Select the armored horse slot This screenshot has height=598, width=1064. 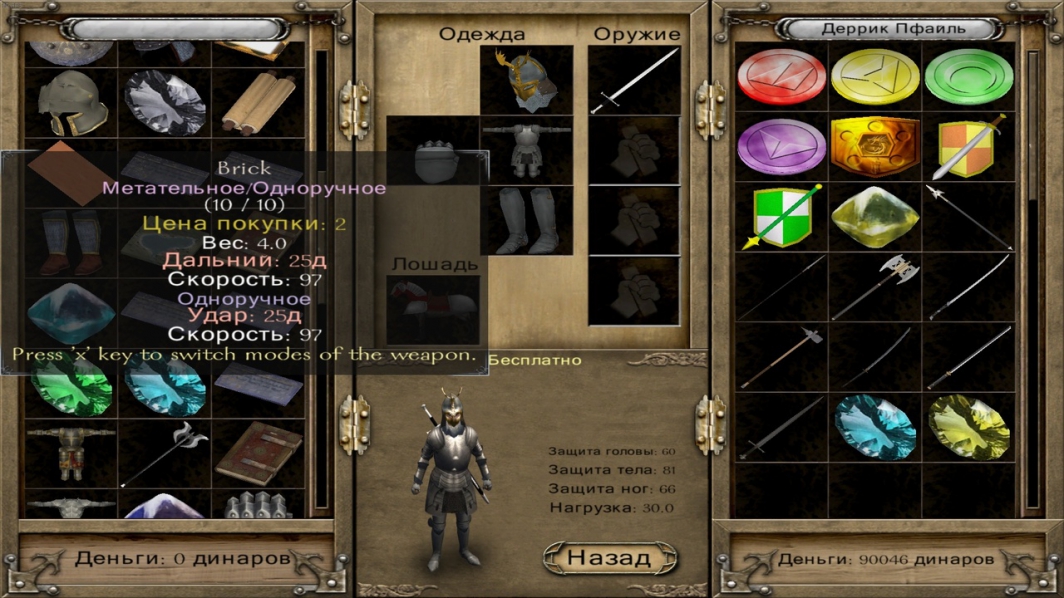pyautogui.click(x=432, y=309)
